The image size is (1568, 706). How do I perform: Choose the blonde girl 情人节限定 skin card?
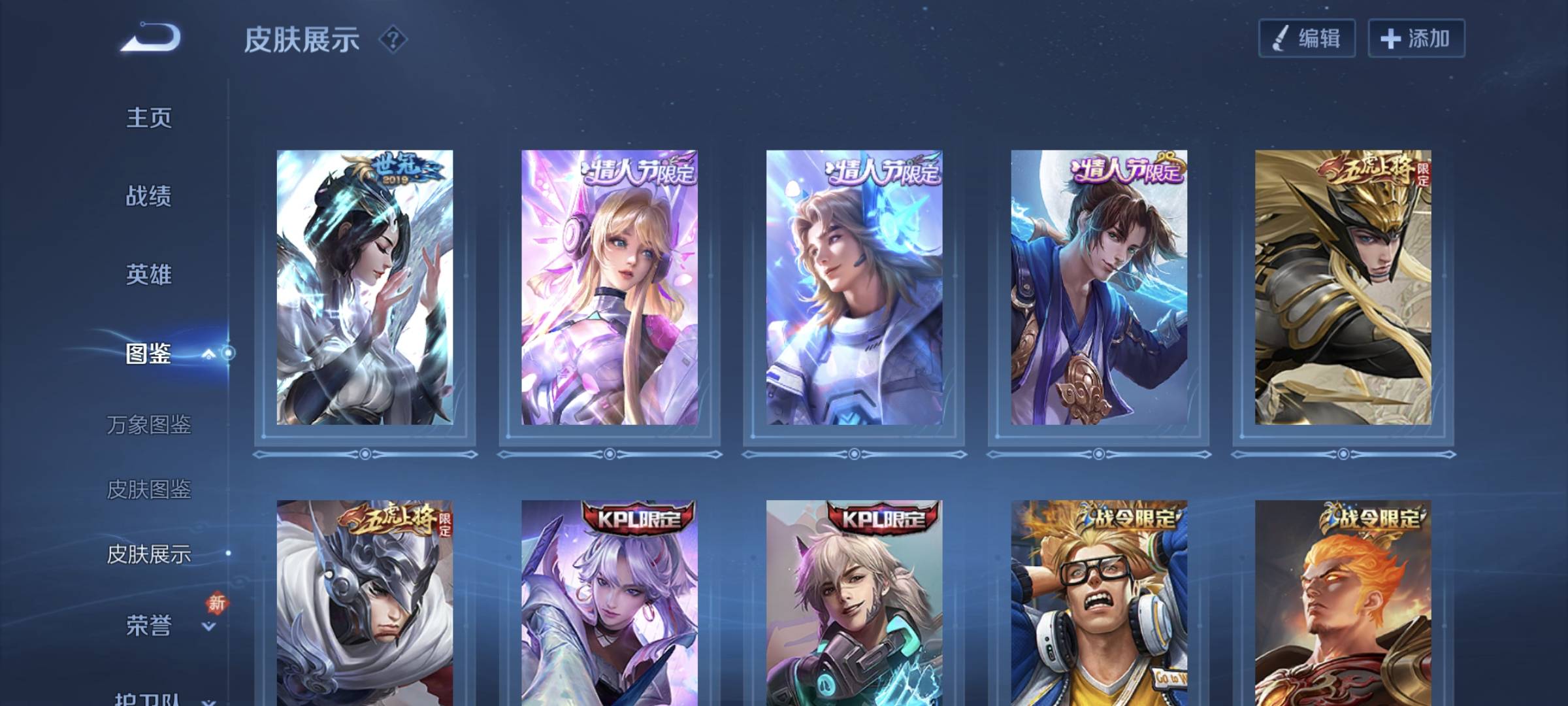(609, 288)
